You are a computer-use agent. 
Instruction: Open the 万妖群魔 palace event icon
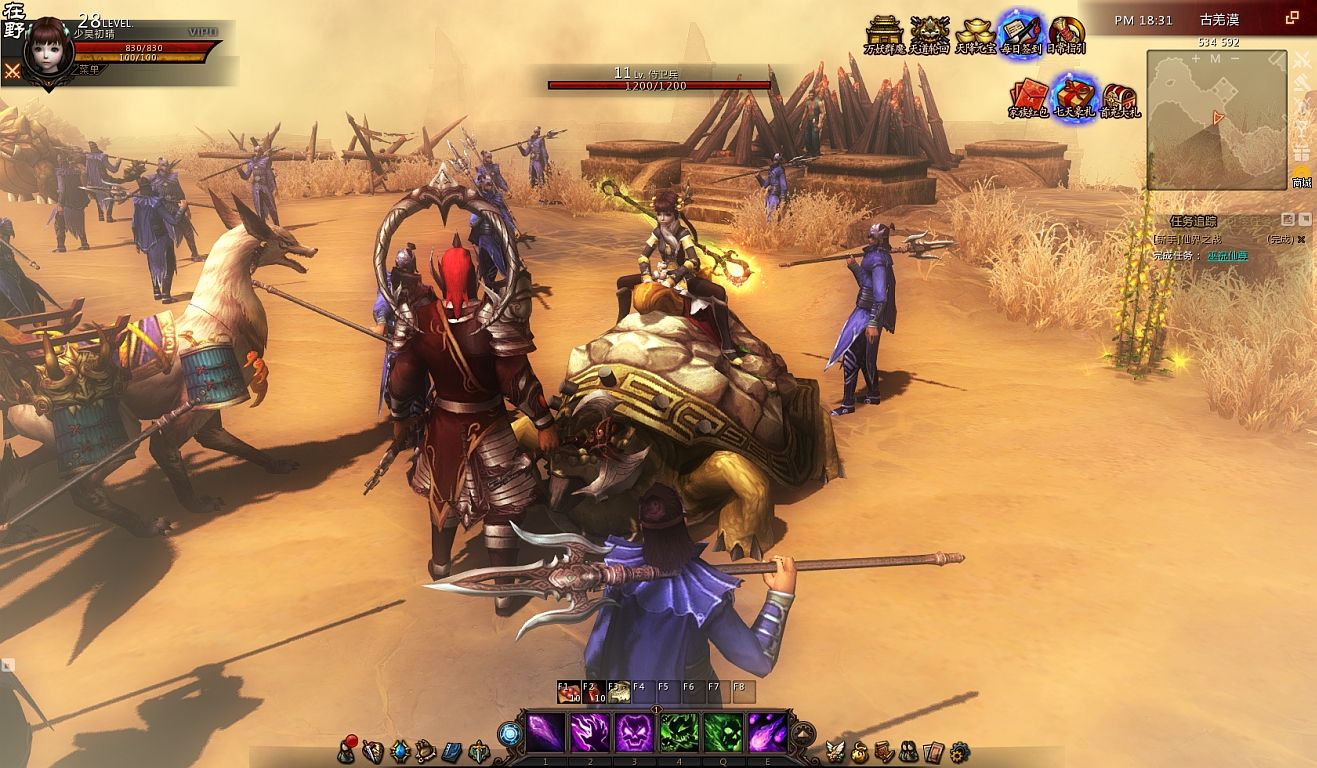tap(883, 34)
